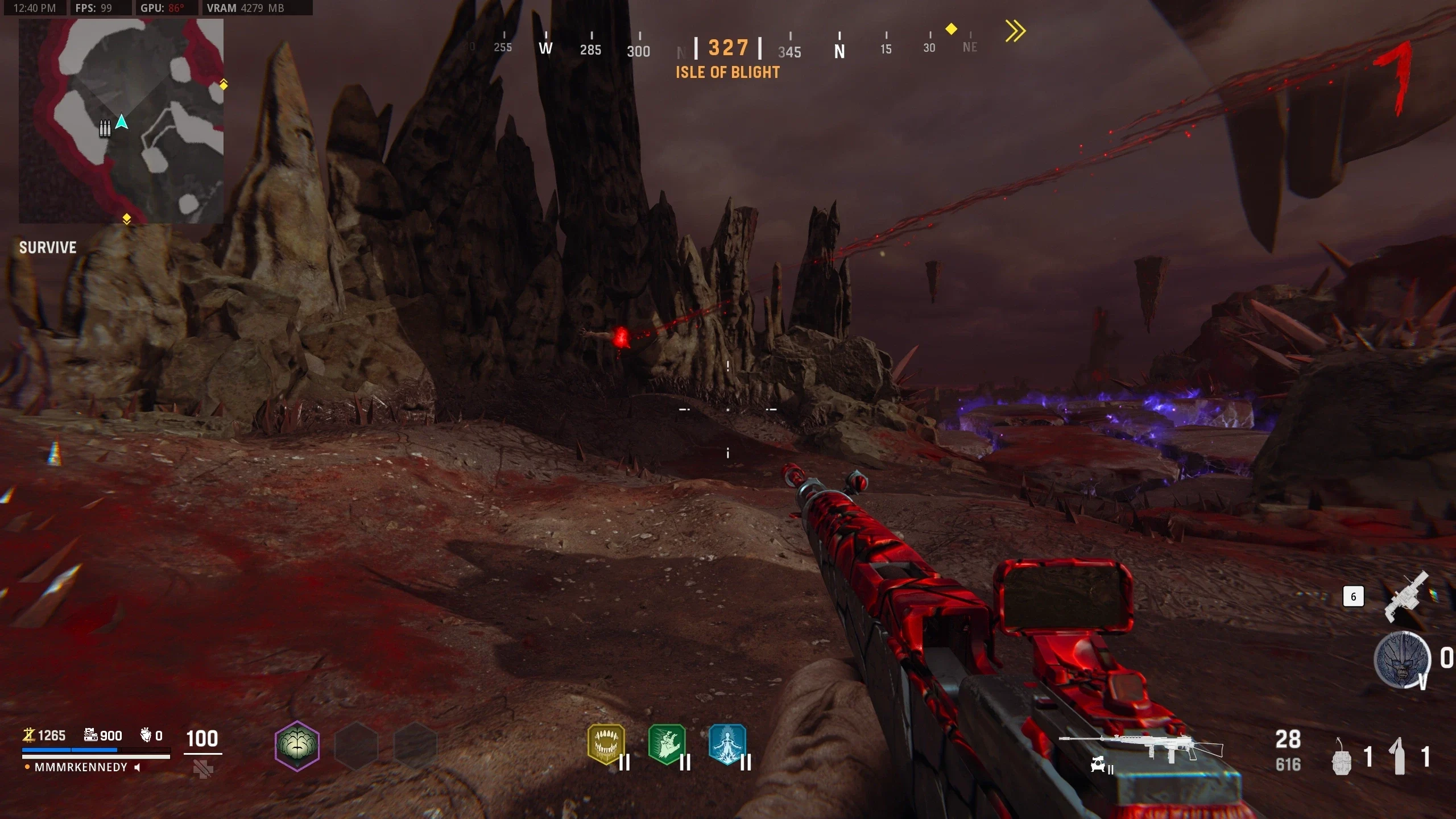Select the equipped rifle weapon icon
The width and height of the screenshot is (1456, 819).
(1140, 747)
